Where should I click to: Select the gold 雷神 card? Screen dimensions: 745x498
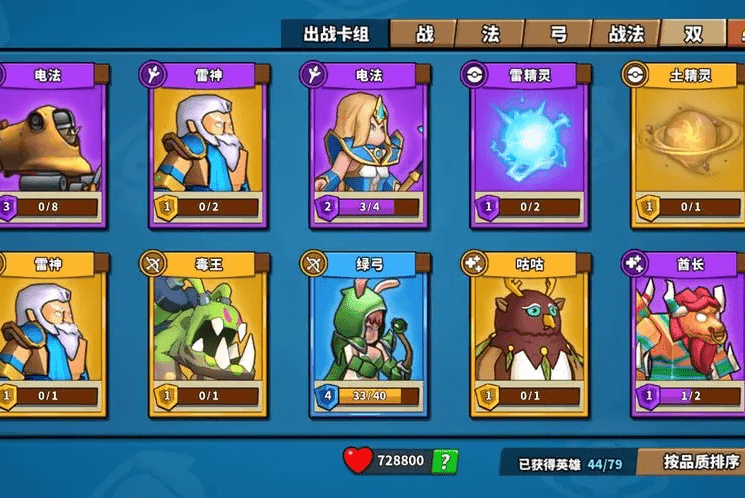click(50, 333)
